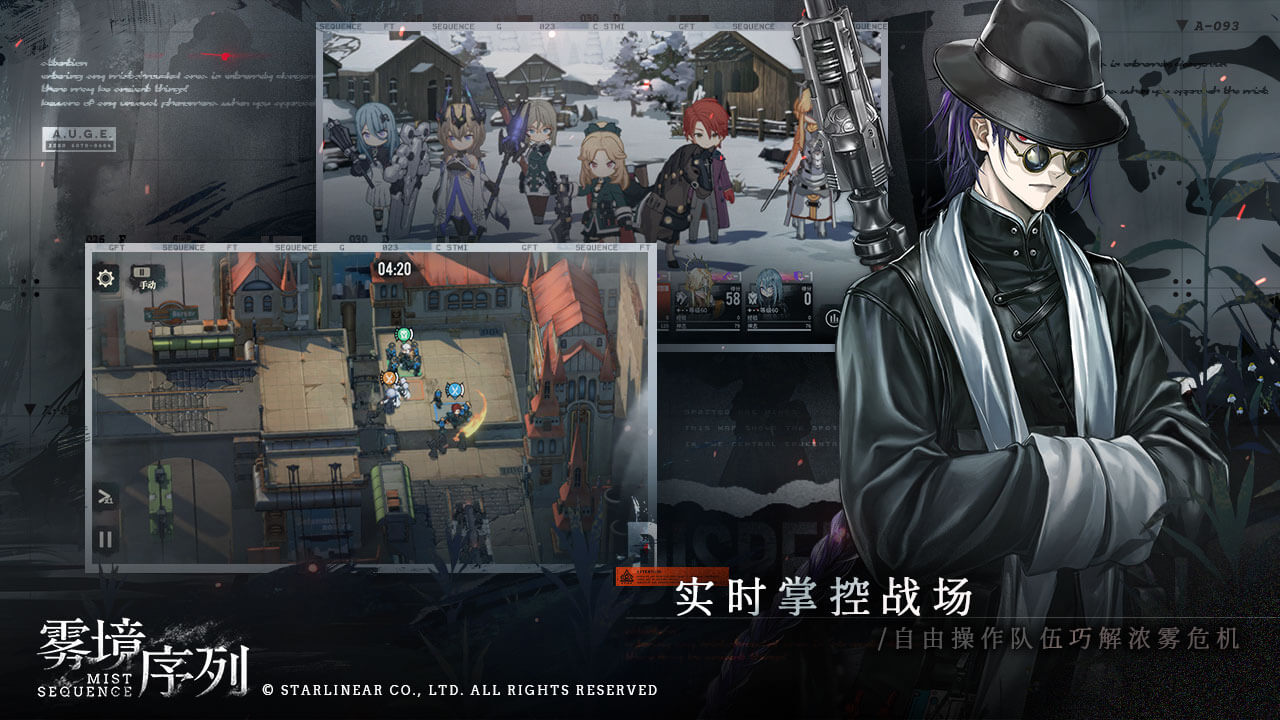Click the diamond emblem on the 58 portrait card

(x=682, y=299)
